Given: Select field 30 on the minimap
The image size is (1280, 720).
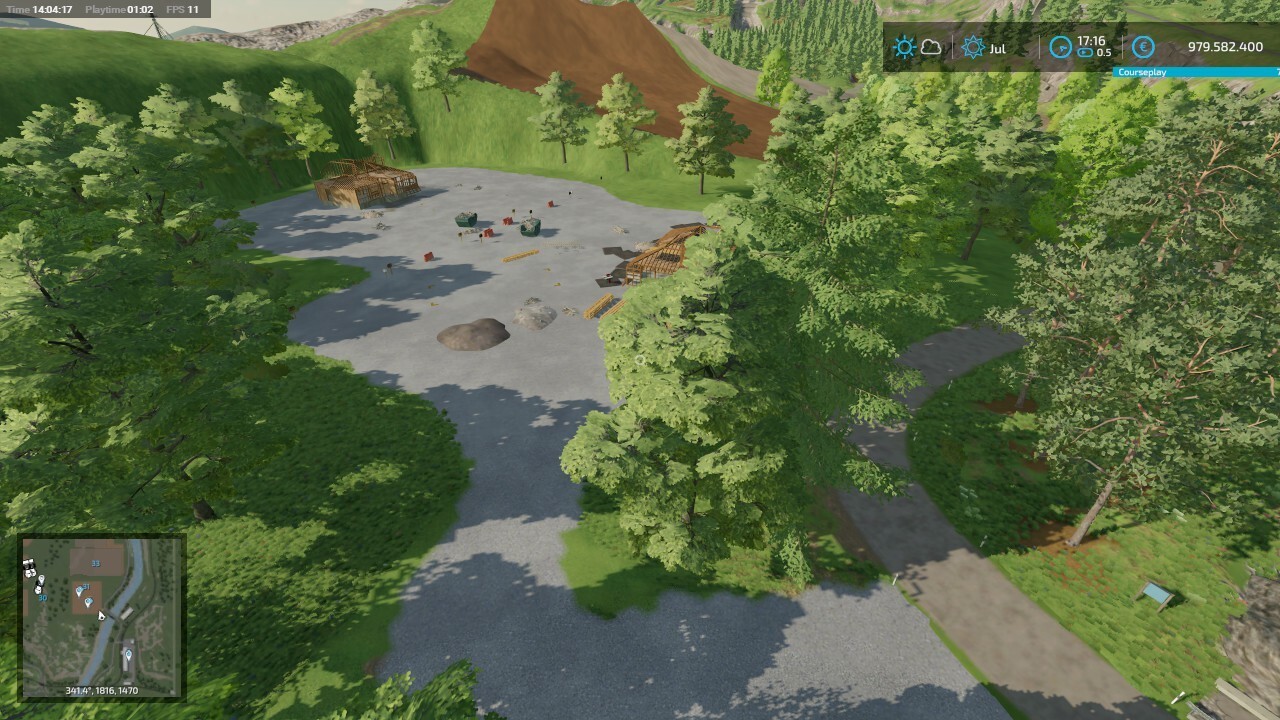Looking at the screenshot, I should pyautogui.click(x=43, y=597).
